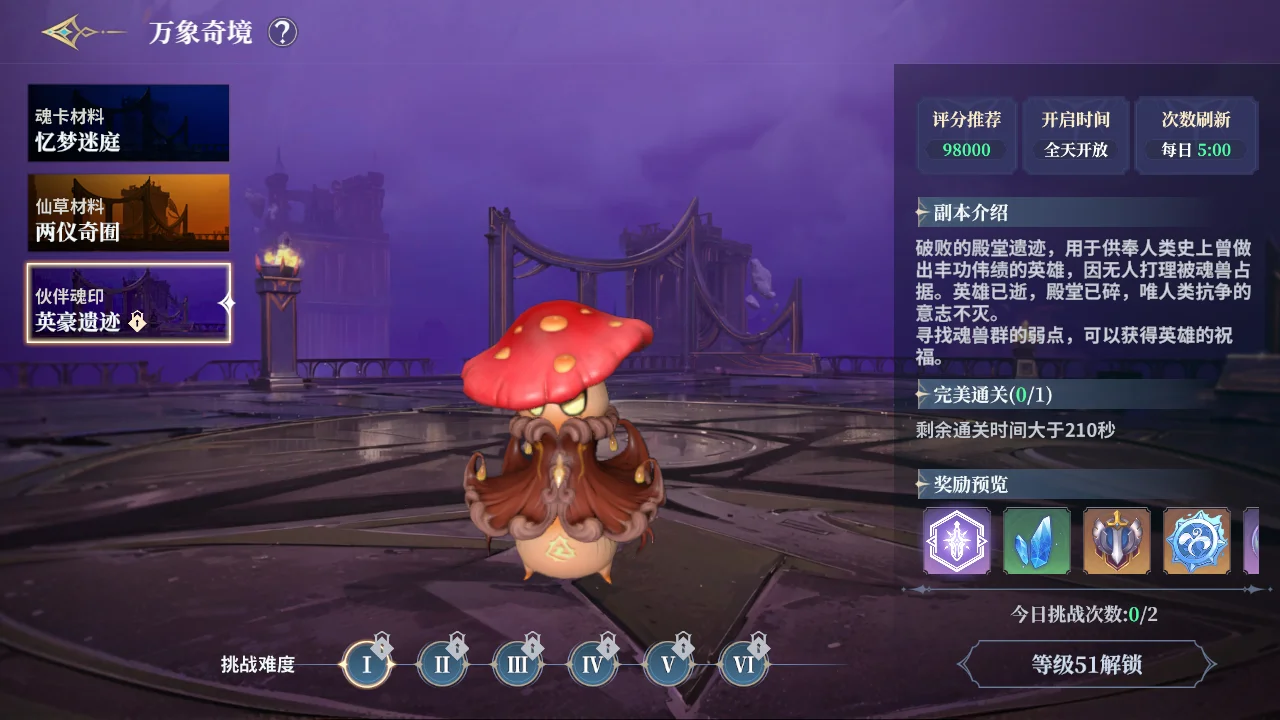View the blue swirl badge reward

(1197, 541)
